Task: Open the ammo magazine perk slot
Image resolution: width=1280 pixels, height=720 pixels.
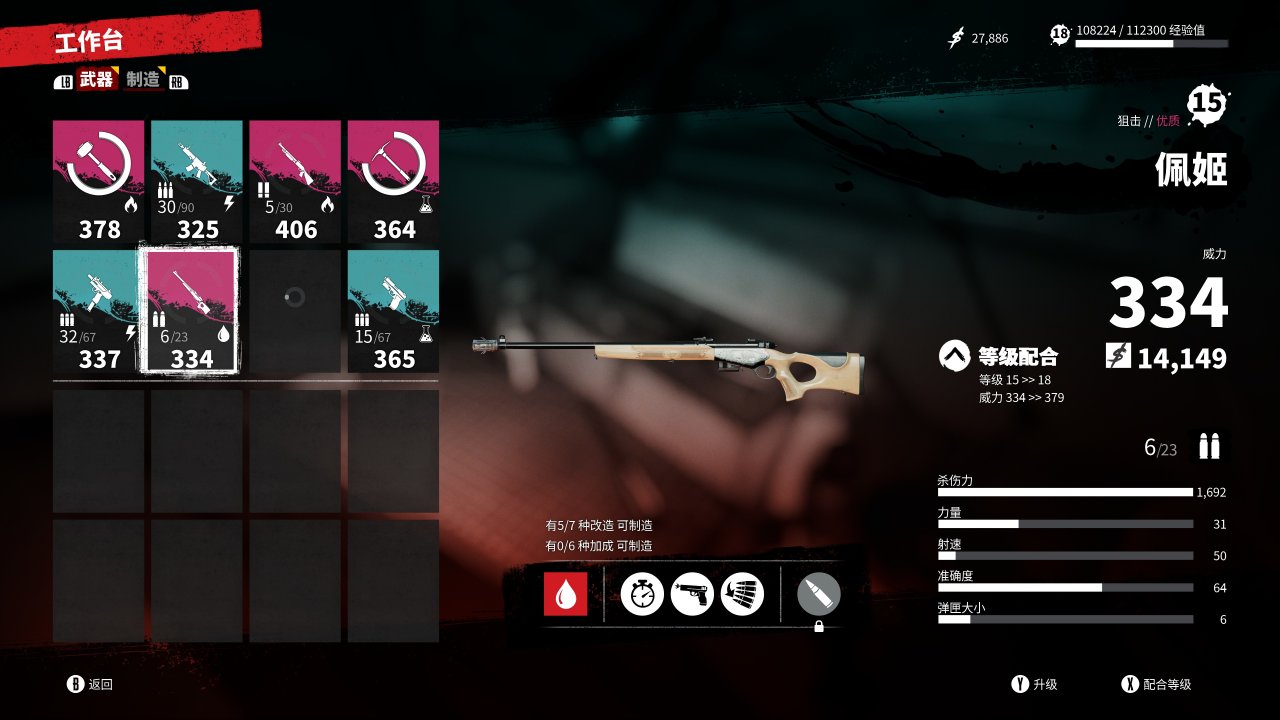Action: (742, 594)
